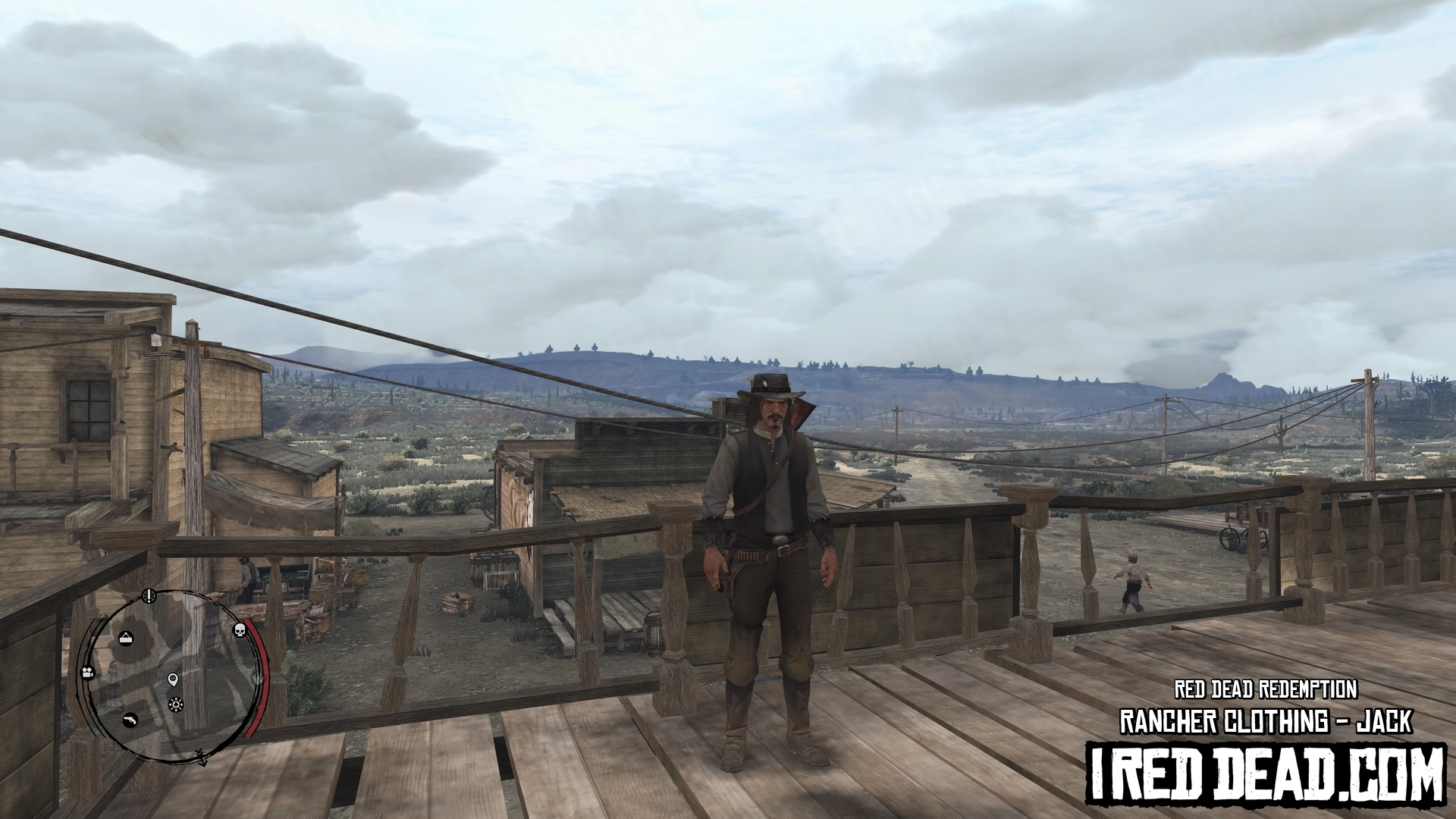Click the movie camera marker on the minimap

[x=88, y=672]
